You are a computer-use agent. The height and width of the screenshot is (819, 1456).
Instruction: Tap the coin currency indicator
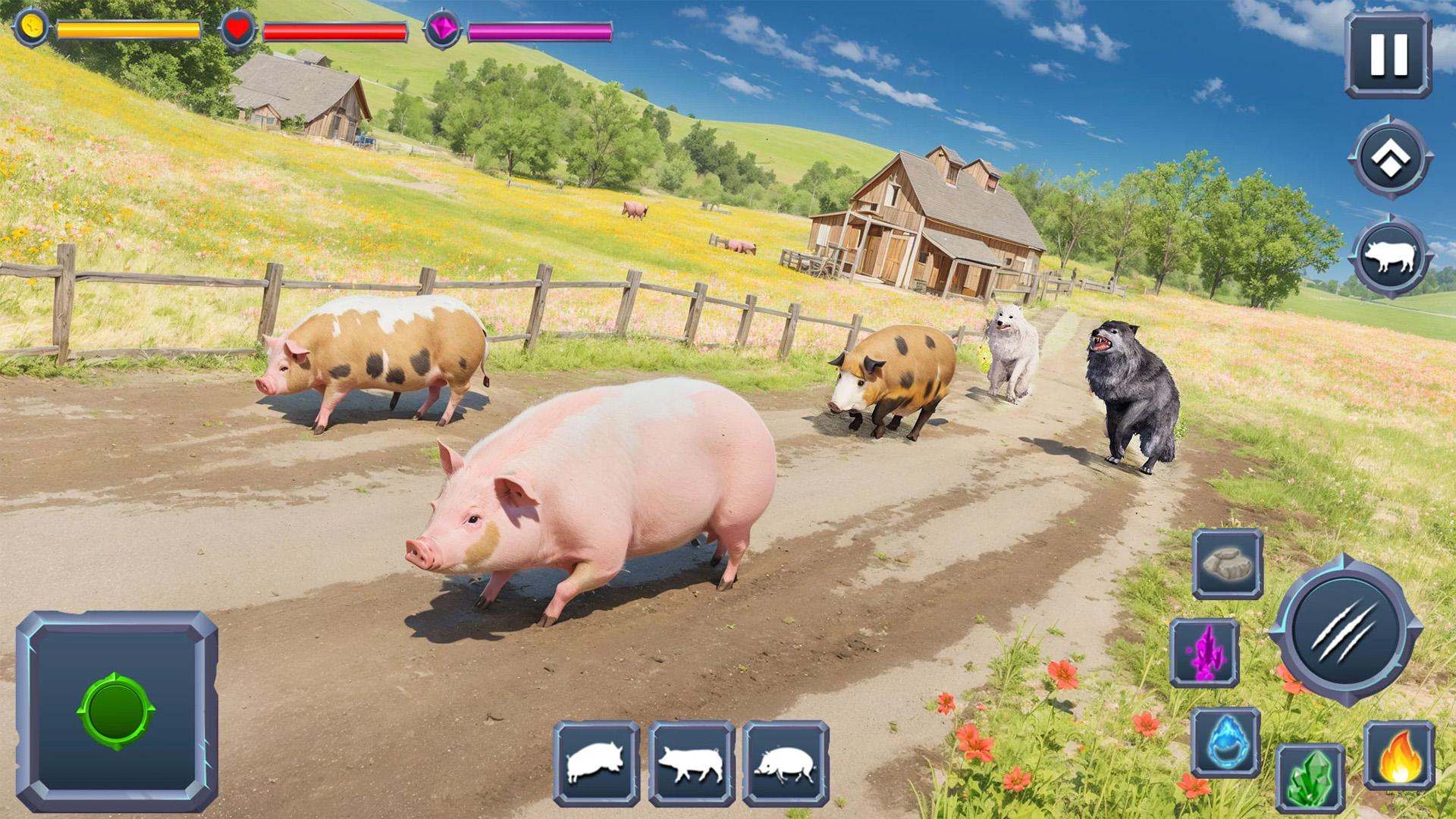click(30, 29)
